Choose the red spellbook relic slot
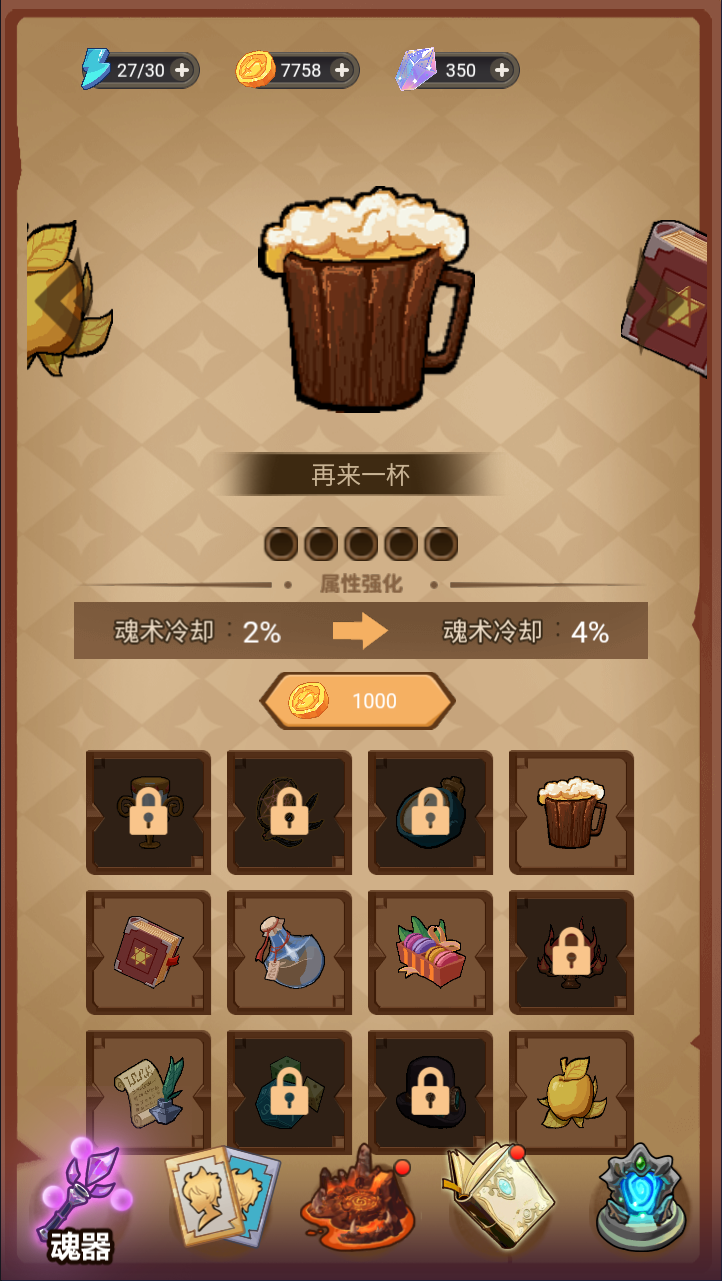 click(x=148, y=951)
